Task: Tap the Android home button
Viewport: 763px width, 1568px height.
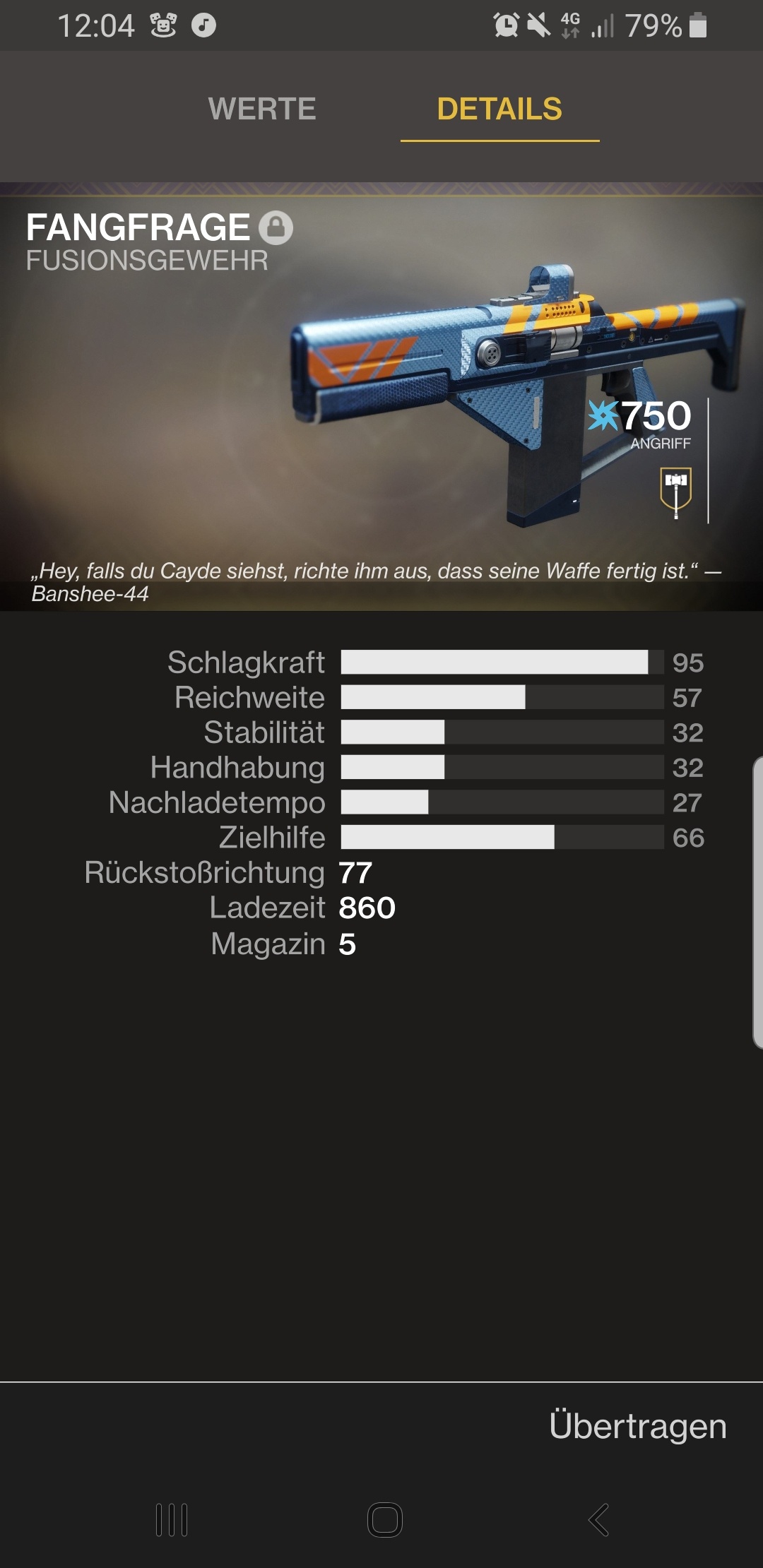Action: click(385, 1519)
